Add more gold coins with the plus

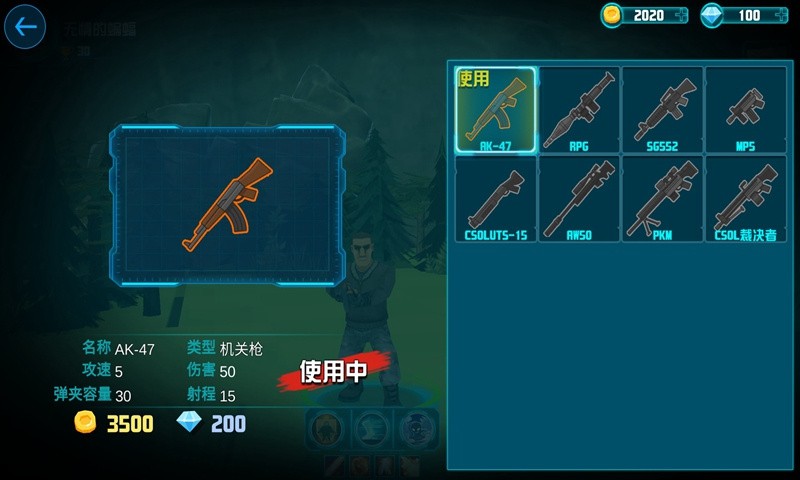(x=680, y=15)
